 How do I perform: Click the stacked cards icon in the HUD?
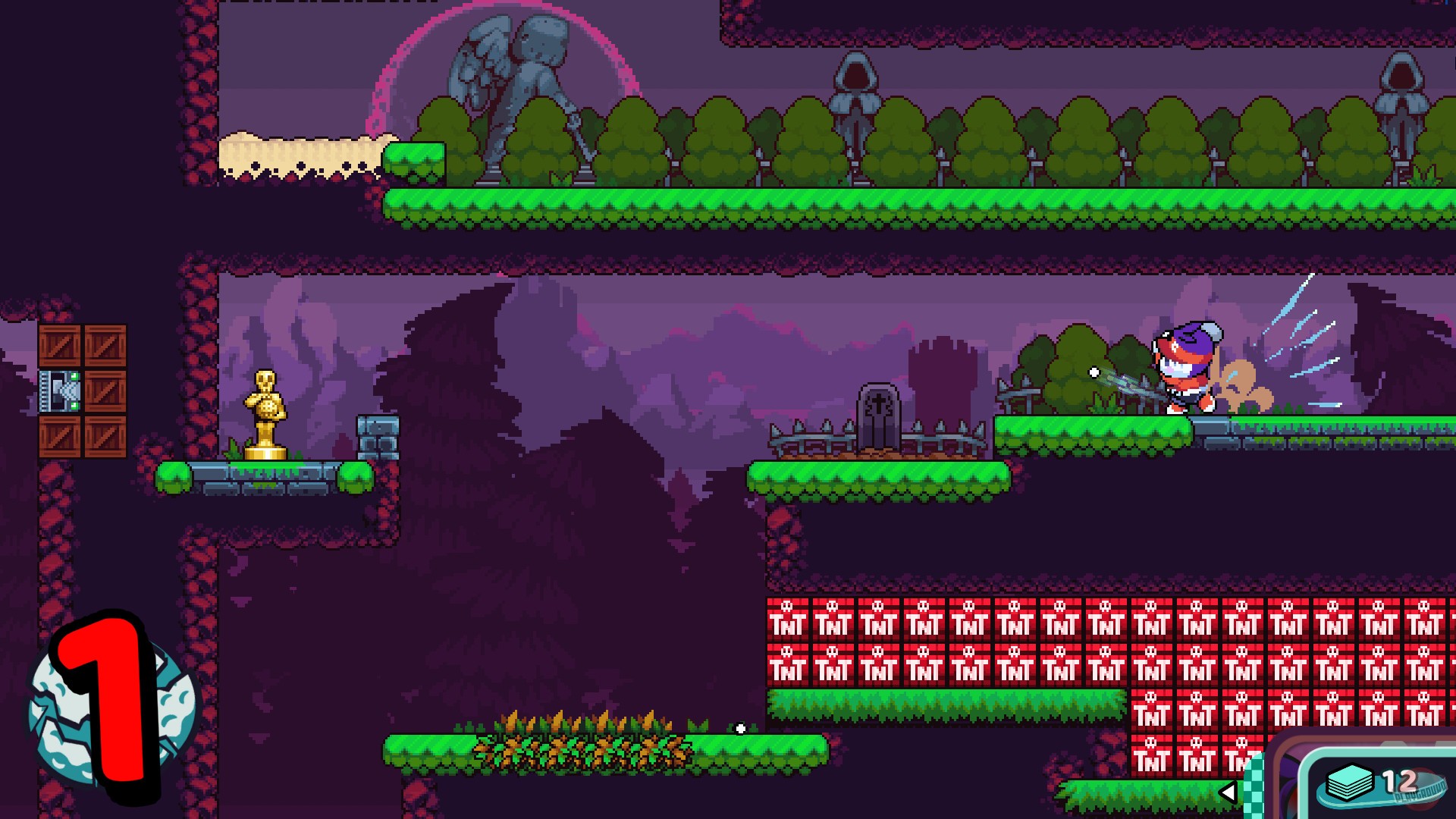(x=1350, y=783)
